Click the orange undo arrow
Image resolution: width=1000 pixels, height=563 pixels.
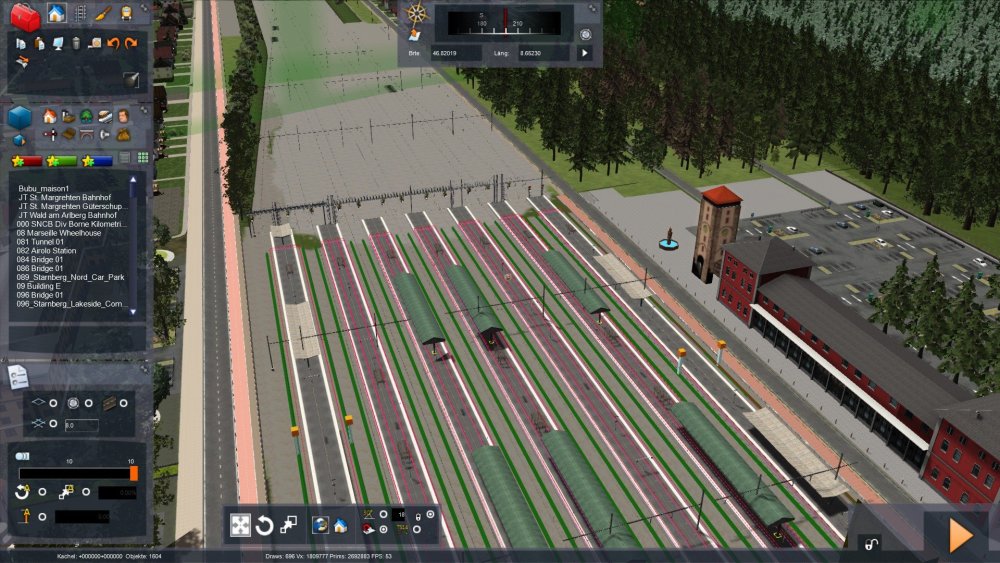click(113, 43)
